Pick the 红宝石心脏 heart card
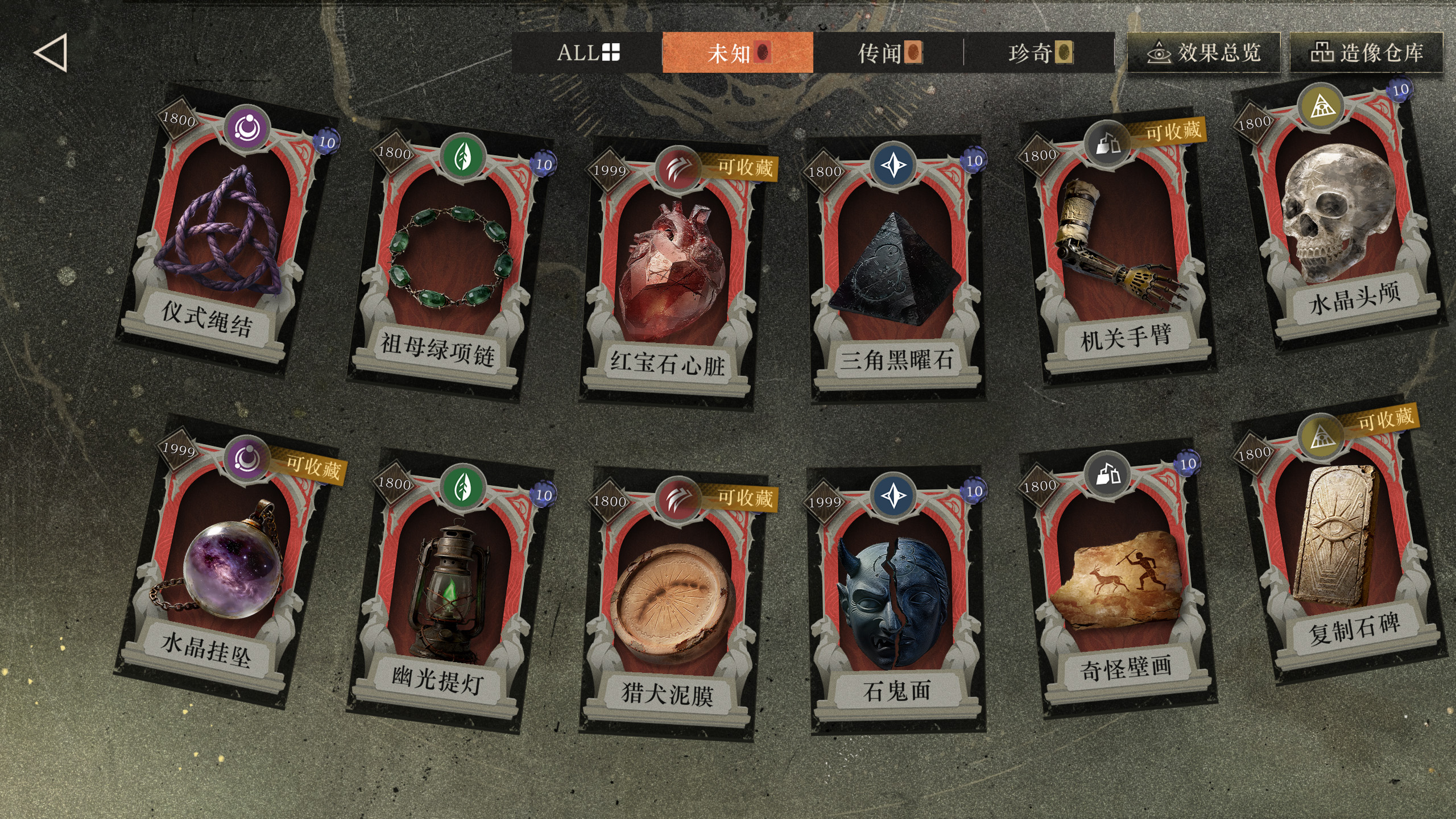This screenshot has width=1456, height=819. (671, 273)
